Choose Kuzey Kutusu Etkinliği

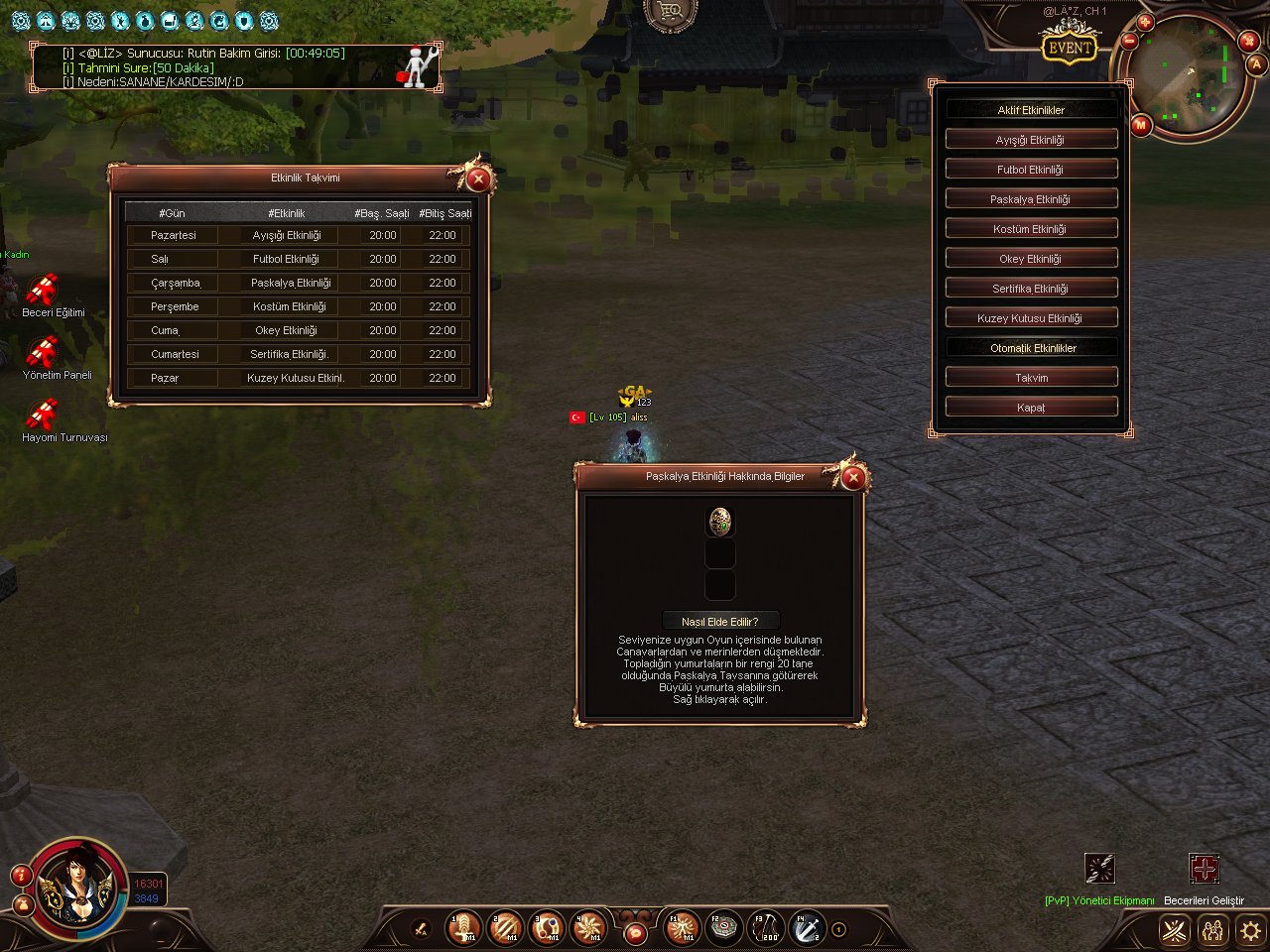pos(1031,318)
